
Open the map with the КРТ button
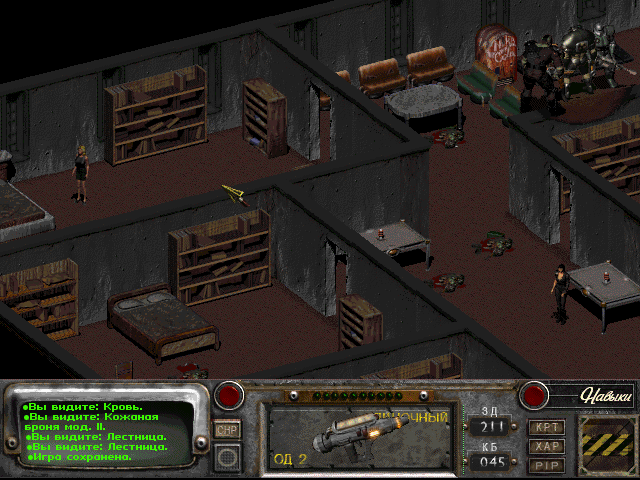[x=547, y=427]
